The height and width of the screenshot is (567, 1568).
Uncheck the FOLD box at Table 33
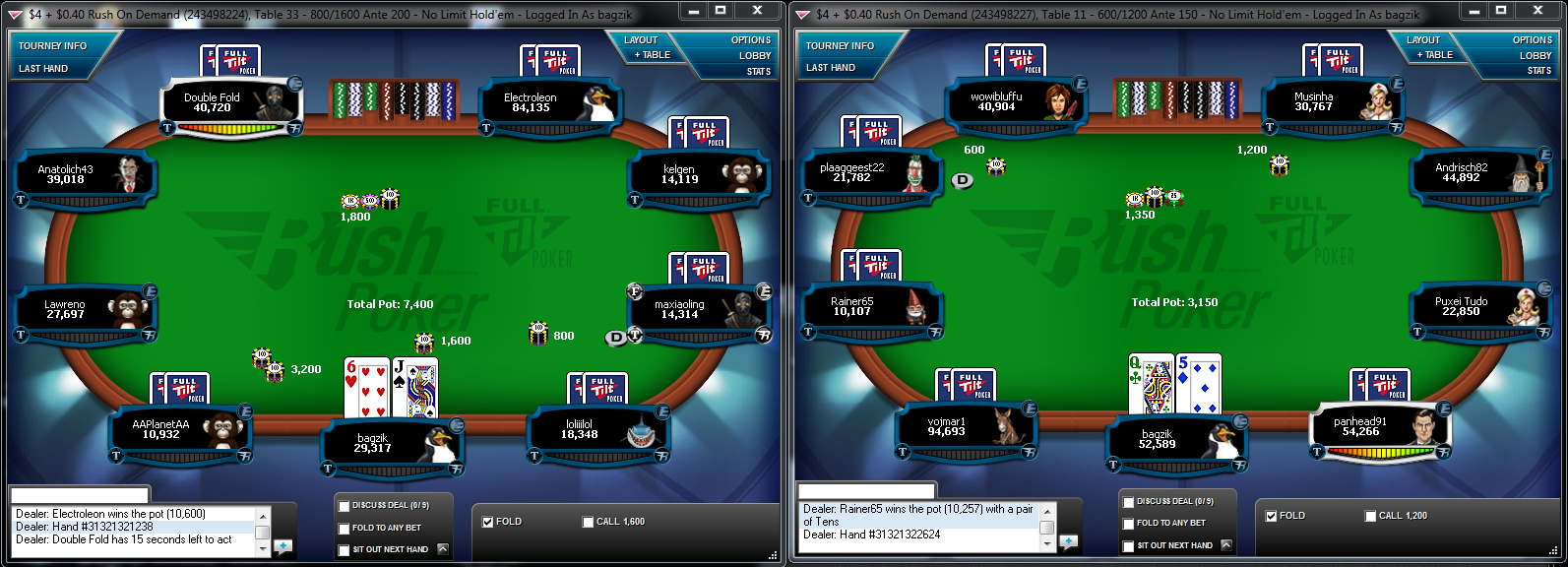click(487, 523)
